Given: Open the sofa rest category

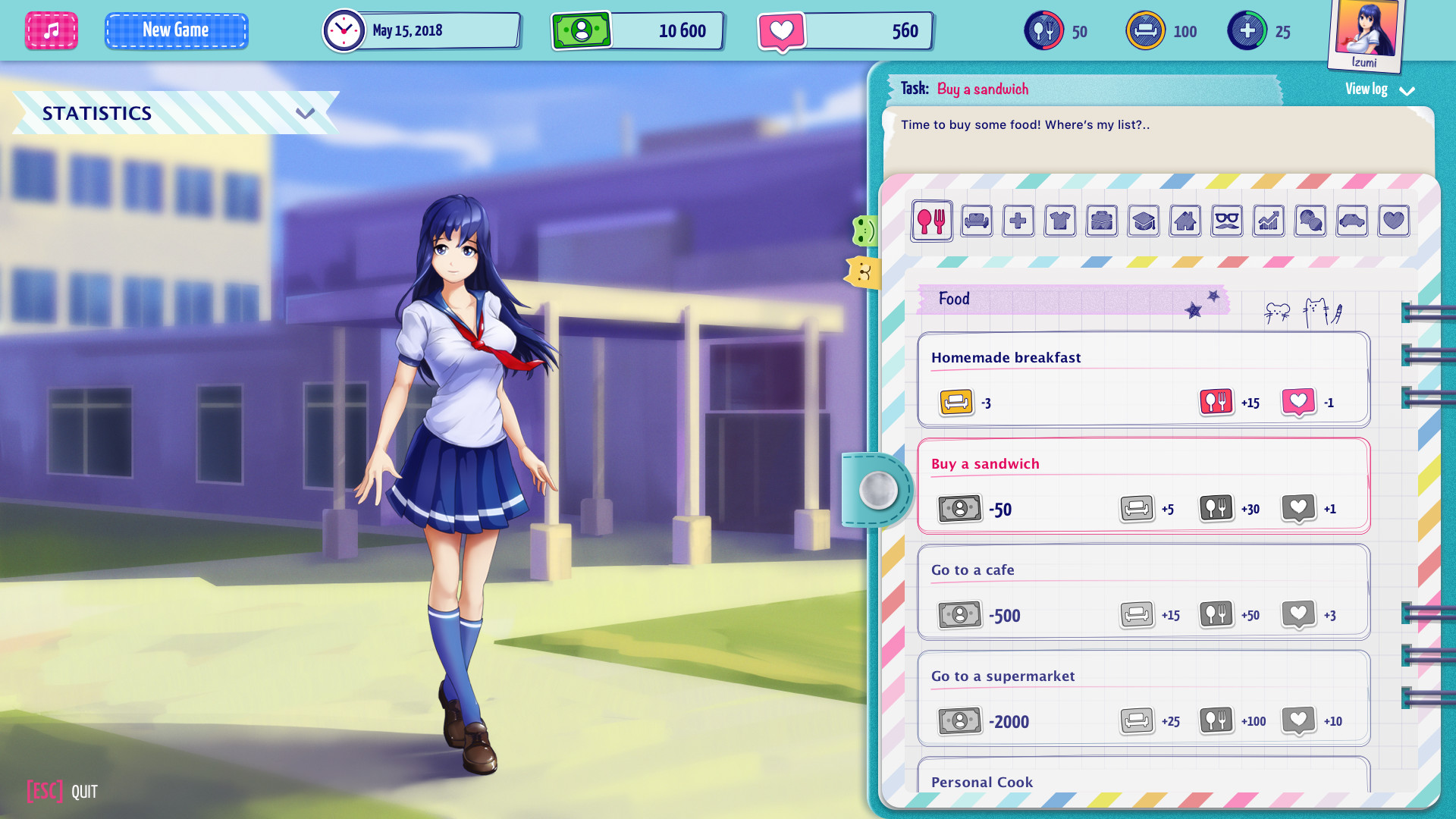Looking at the screenshot, I should [x=977, y=221].
